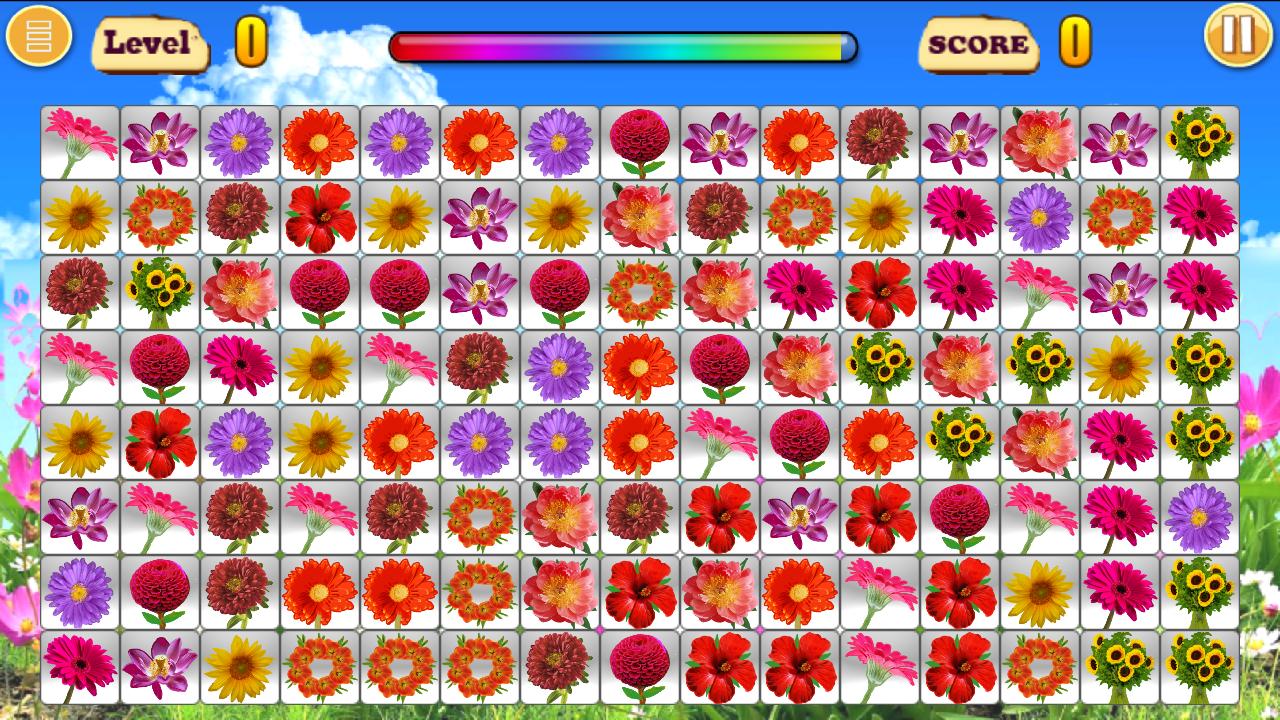
Task: Click the pink gerbera tile in the bottom-left corner
Action: 78,667
